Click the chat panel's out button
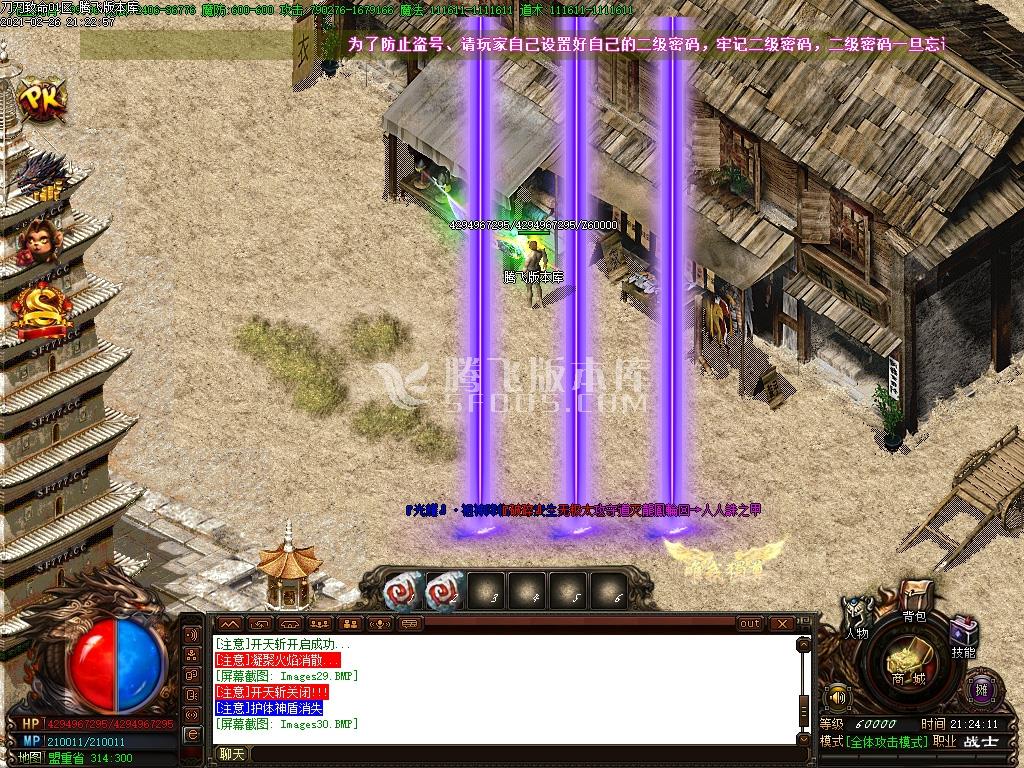This screenshot has height=768, width=1024. point(750,624)
